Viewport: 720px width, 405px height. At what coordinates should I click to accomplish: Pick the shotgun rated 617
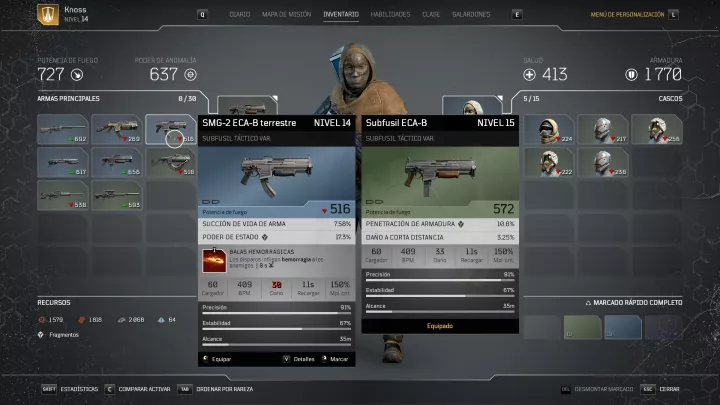click(x=64, y=163)
